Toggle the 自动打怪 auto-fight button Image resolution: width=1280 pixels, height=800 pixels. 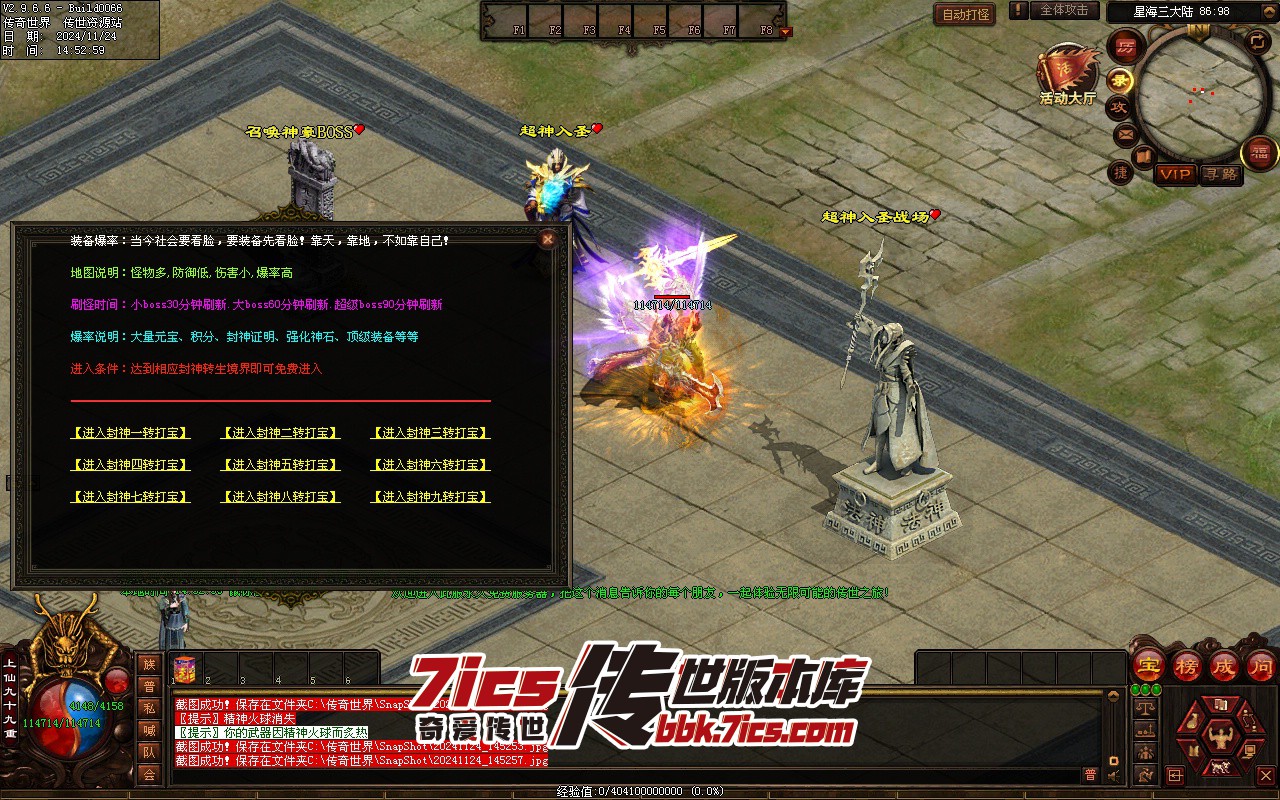point(965,14)
